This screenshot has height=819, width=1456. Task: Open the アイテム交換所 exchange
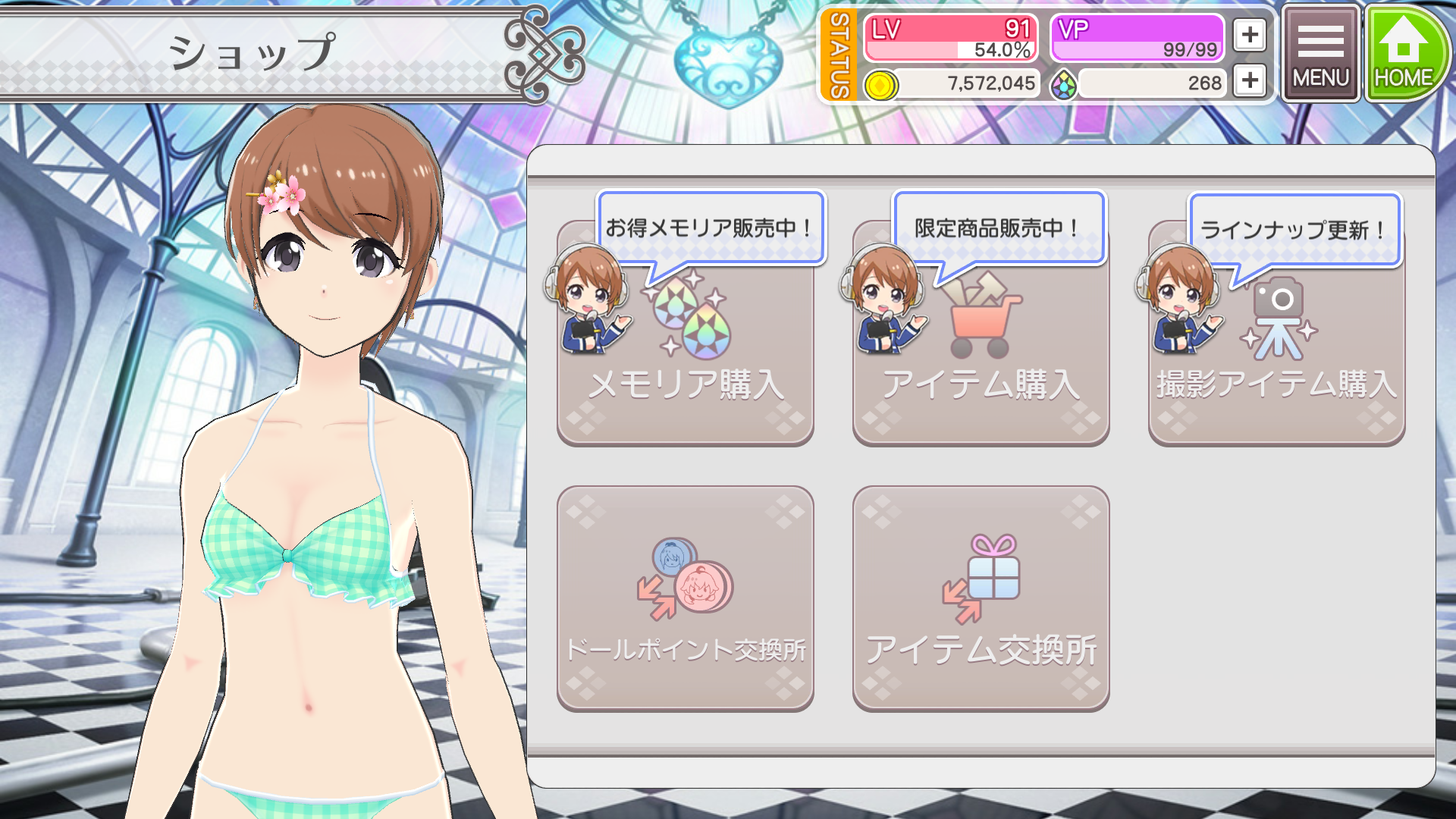[x=981, y=599]
